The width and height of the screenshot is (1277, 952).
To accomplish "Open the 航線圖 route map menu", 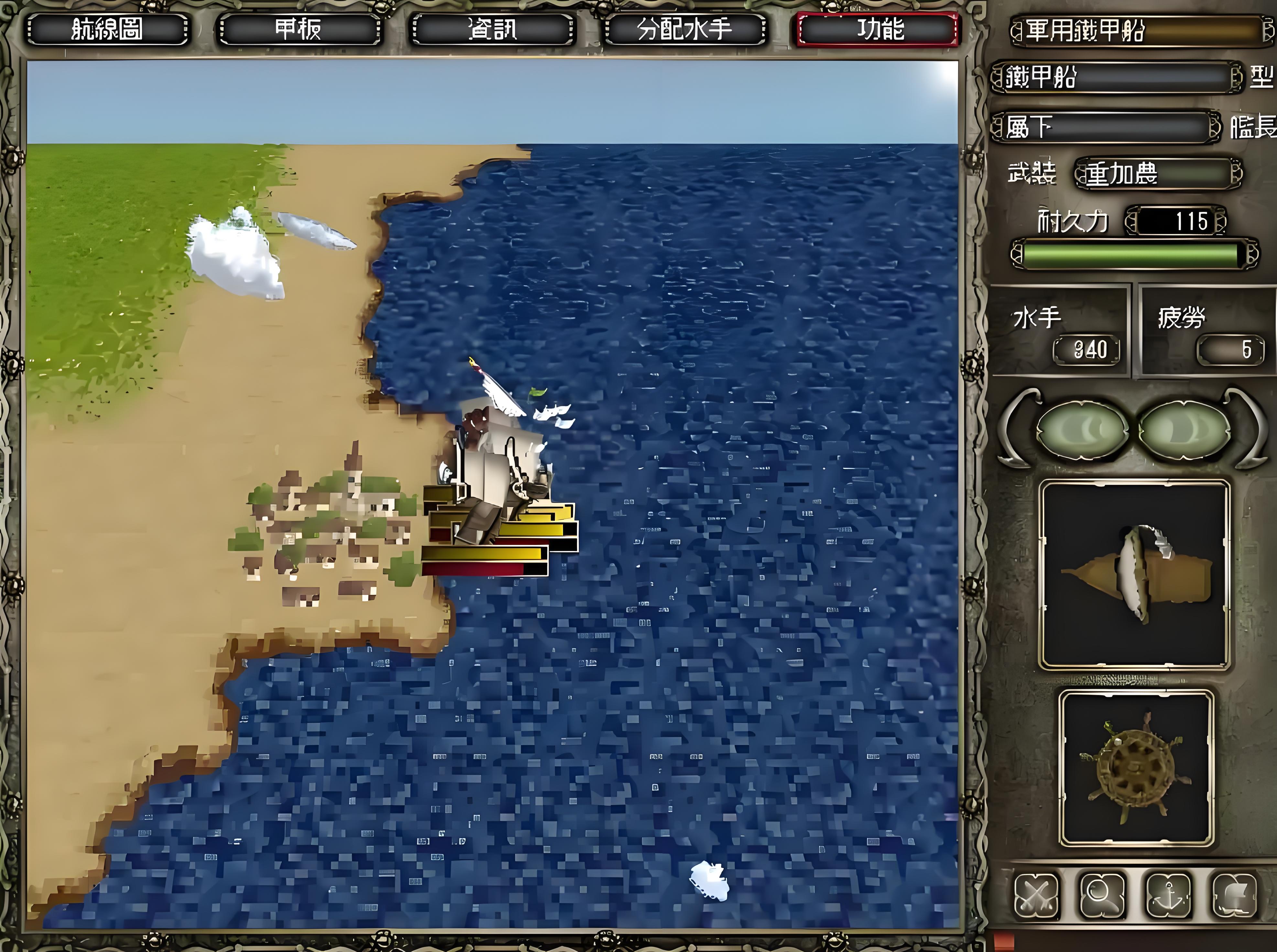I will 107,29.
